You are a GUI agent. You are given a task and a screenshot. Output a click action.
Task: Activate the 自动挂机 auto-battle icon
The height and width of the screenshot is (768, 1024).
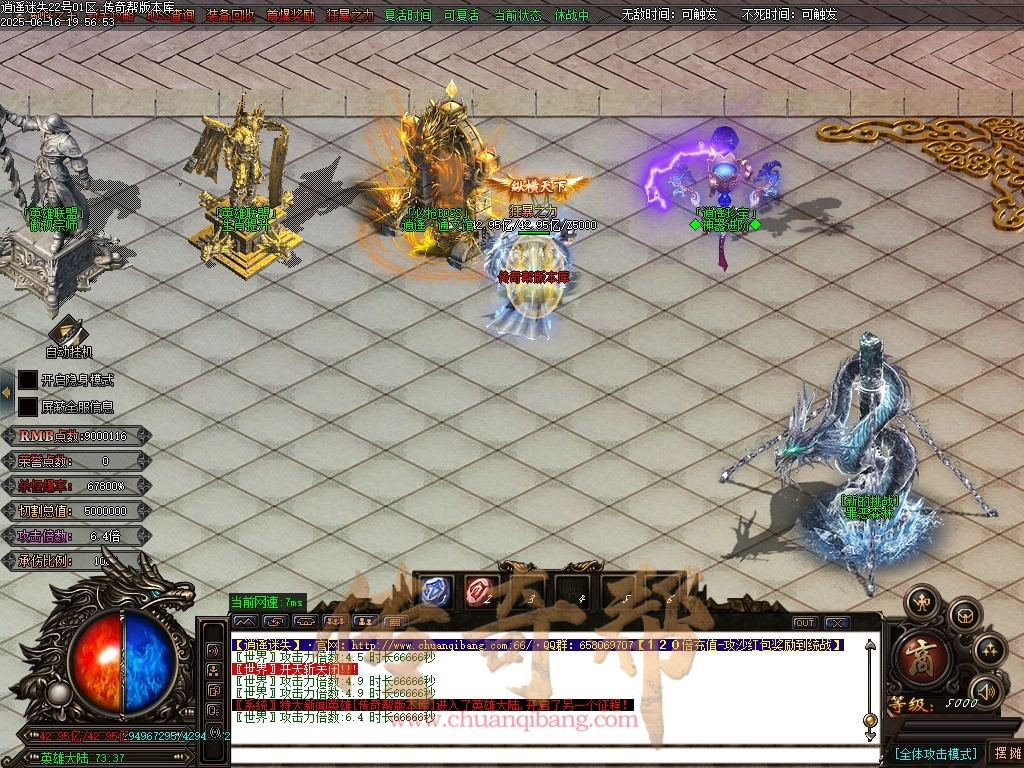point(68,332)
